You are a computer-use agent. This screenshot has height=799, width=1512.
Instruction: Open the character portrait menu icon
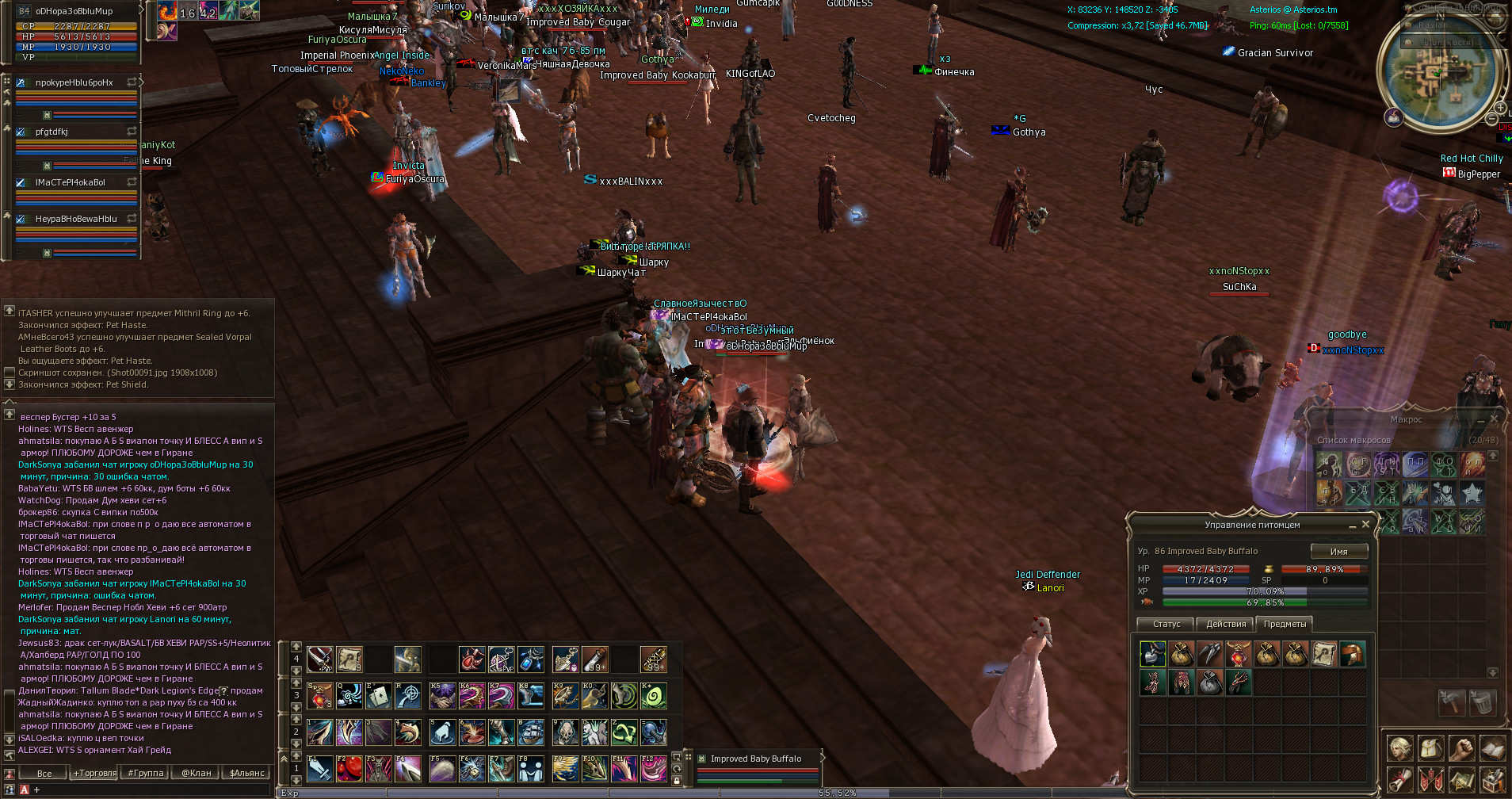point(1399,749)
